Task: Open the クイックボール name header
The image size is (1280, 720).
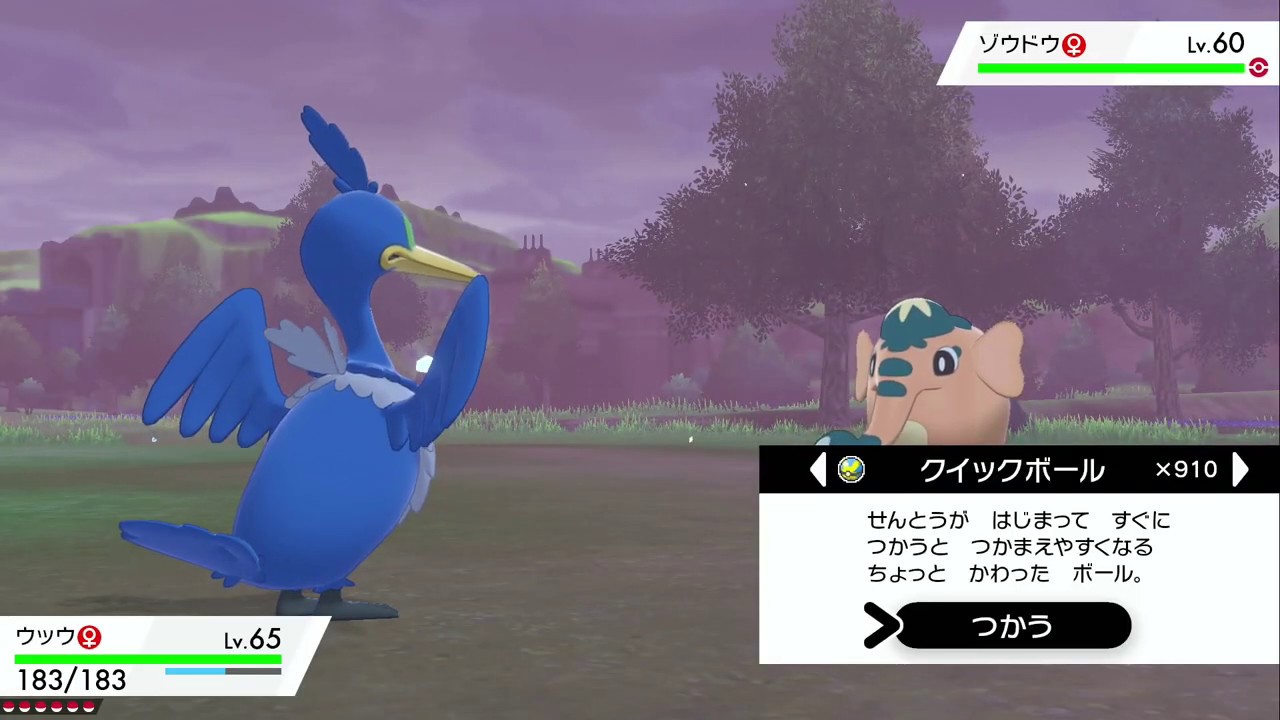Action: point(1010,470)
